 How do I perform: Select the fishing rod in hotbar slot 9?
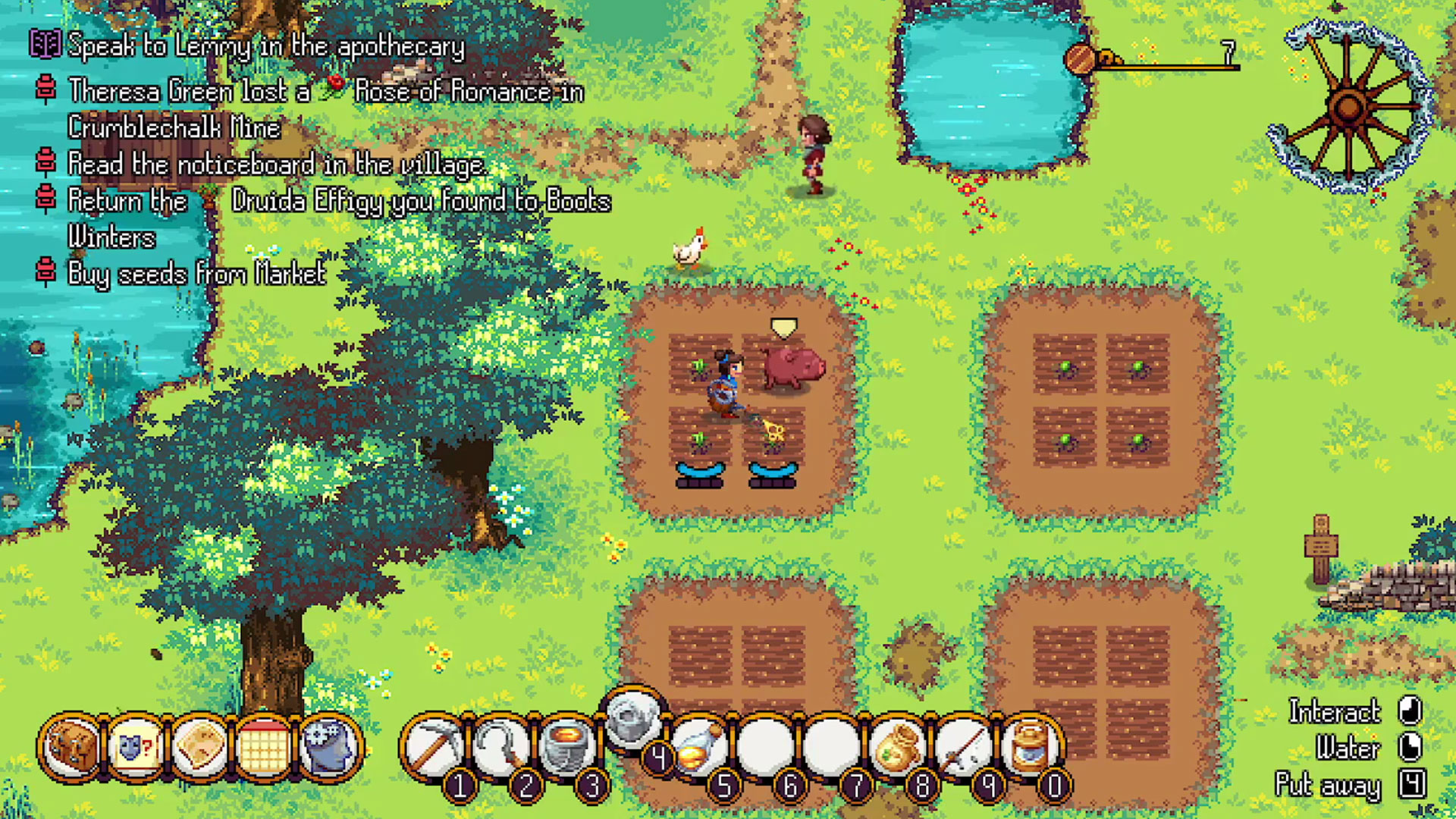(964, 748)
